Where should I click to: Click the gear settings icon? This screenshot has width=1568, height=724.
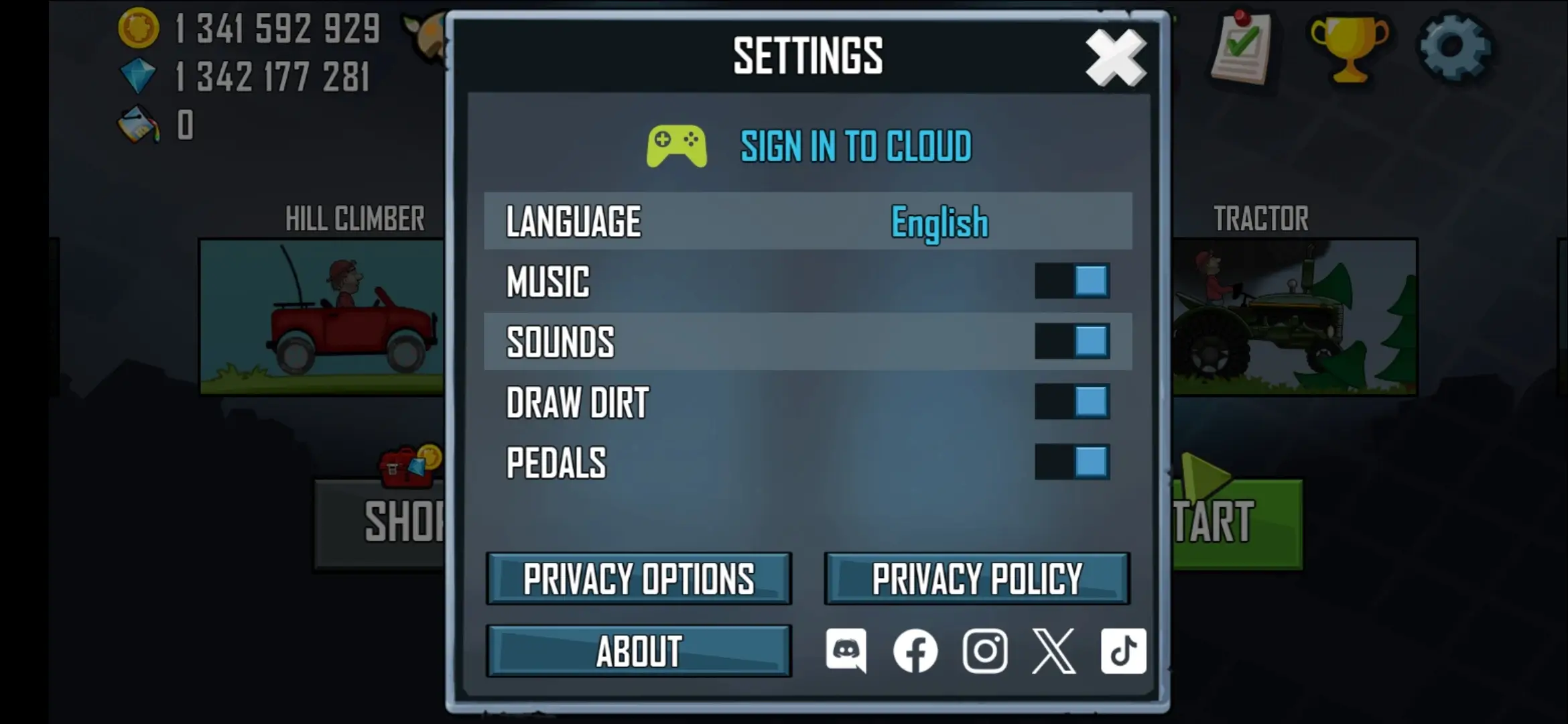coord(1454,47)
